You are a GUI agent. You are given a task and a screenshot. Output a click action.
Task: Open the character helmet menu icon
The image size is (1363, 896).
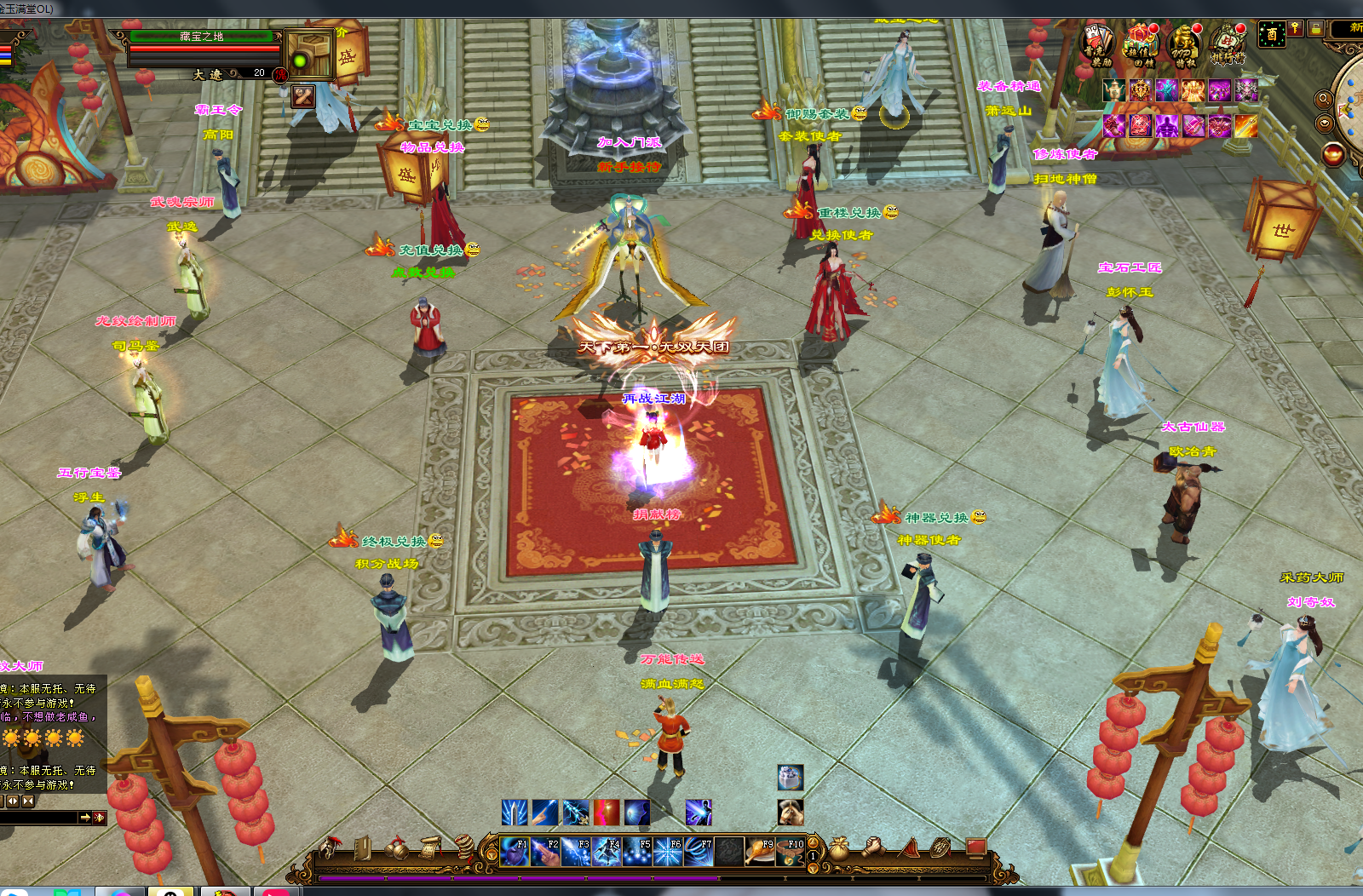click(x=329, y=847)
